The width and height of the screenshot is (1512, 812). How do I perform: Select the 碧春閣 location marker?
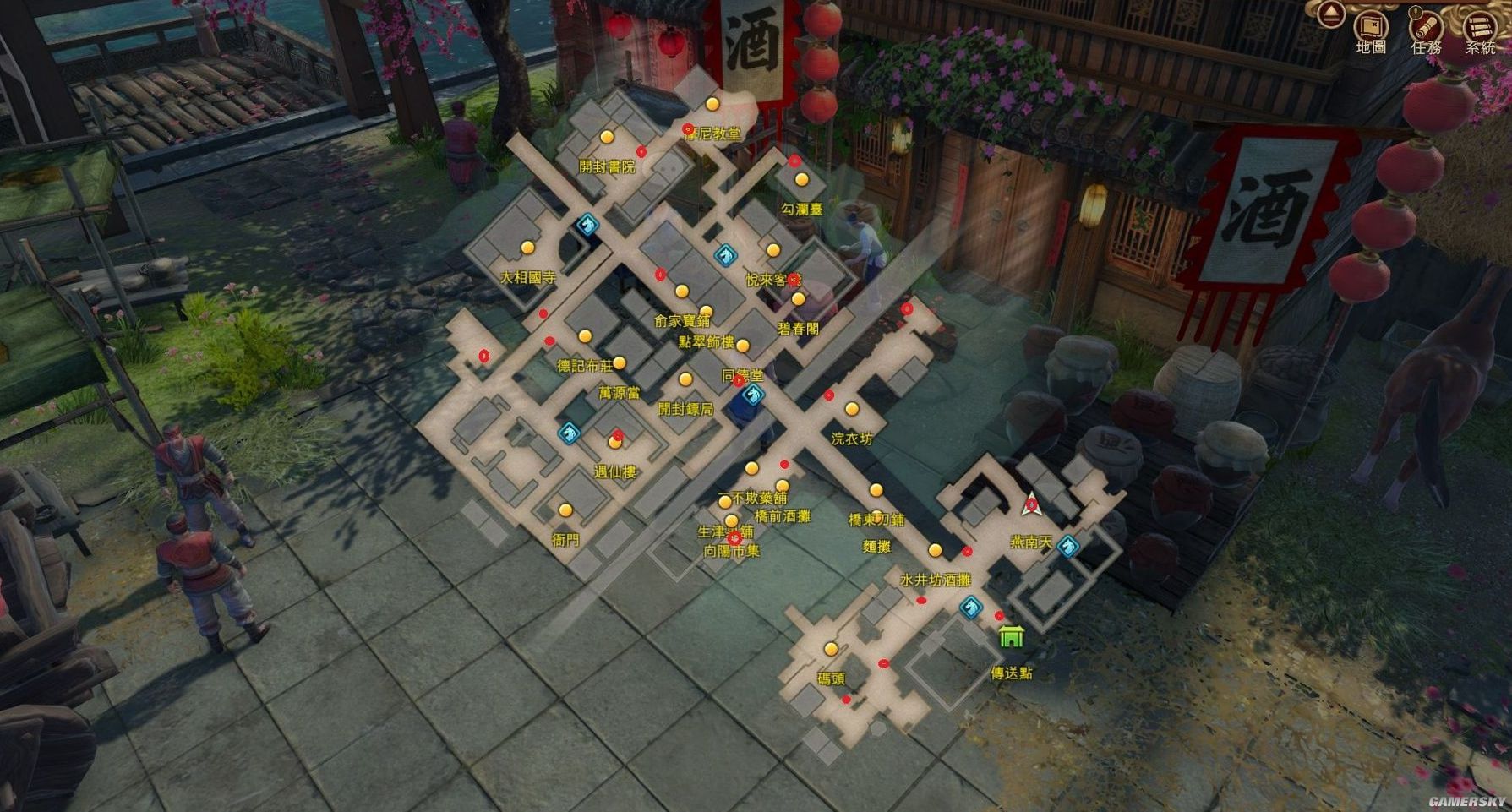pos(798,299)
